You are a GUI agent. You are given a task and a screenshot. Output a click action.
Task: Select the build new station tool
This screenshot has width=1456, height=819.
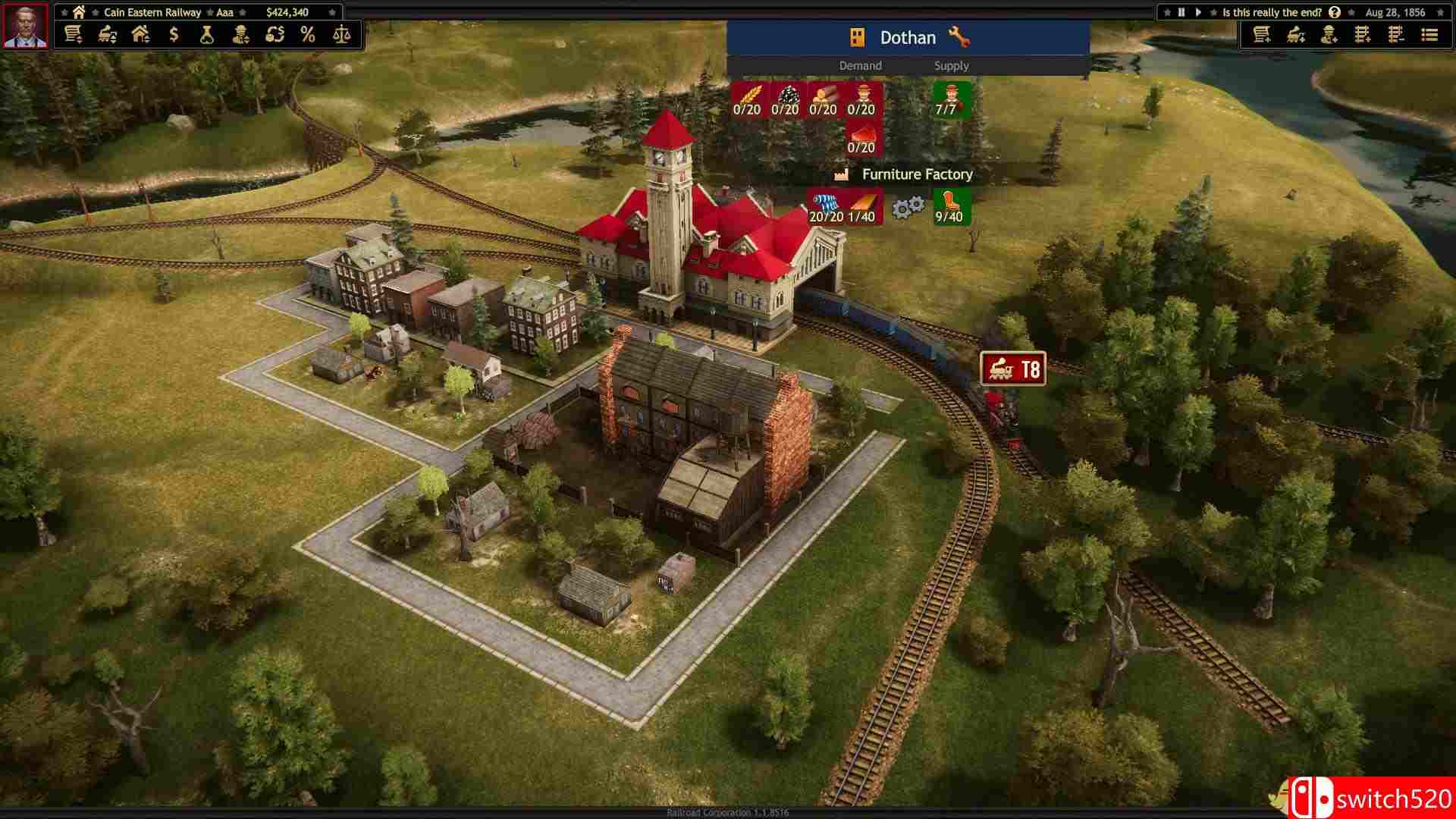[1262, 35]
